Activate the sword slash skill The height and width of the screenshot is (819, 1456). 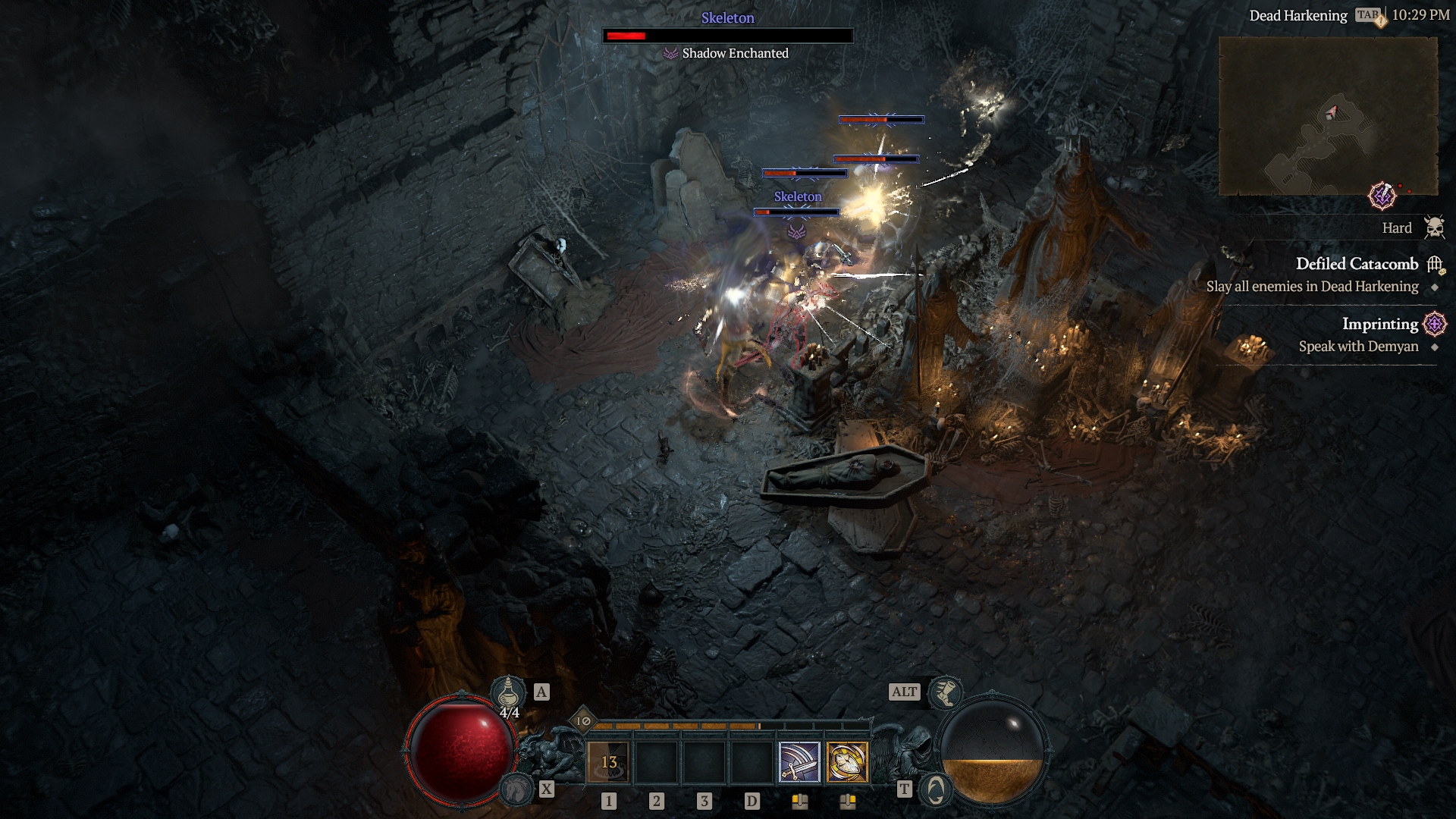point(799,762)
